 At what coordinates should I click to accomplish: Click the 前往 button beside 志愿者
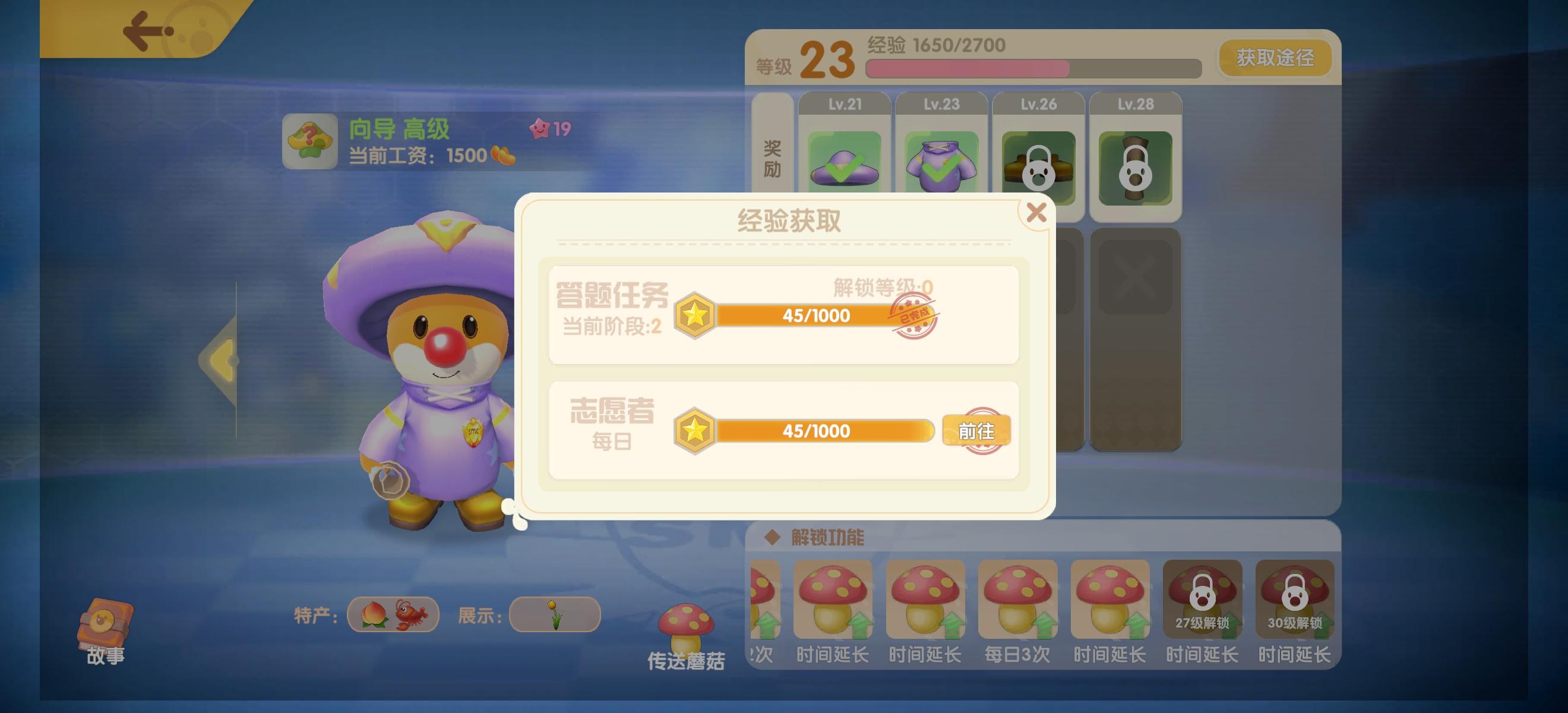point(976,431)
